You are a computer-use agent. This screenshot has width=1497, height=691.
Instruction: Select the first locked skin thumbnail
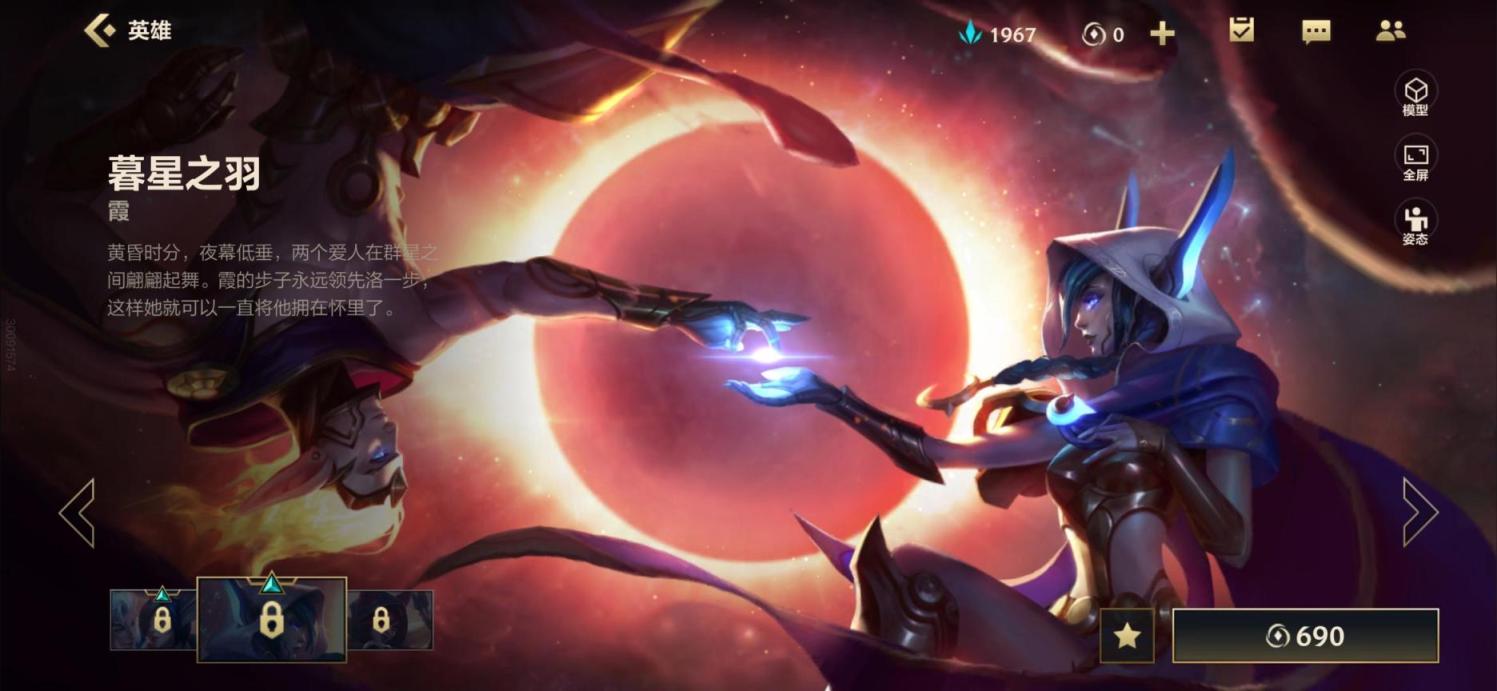pos(155,620)
